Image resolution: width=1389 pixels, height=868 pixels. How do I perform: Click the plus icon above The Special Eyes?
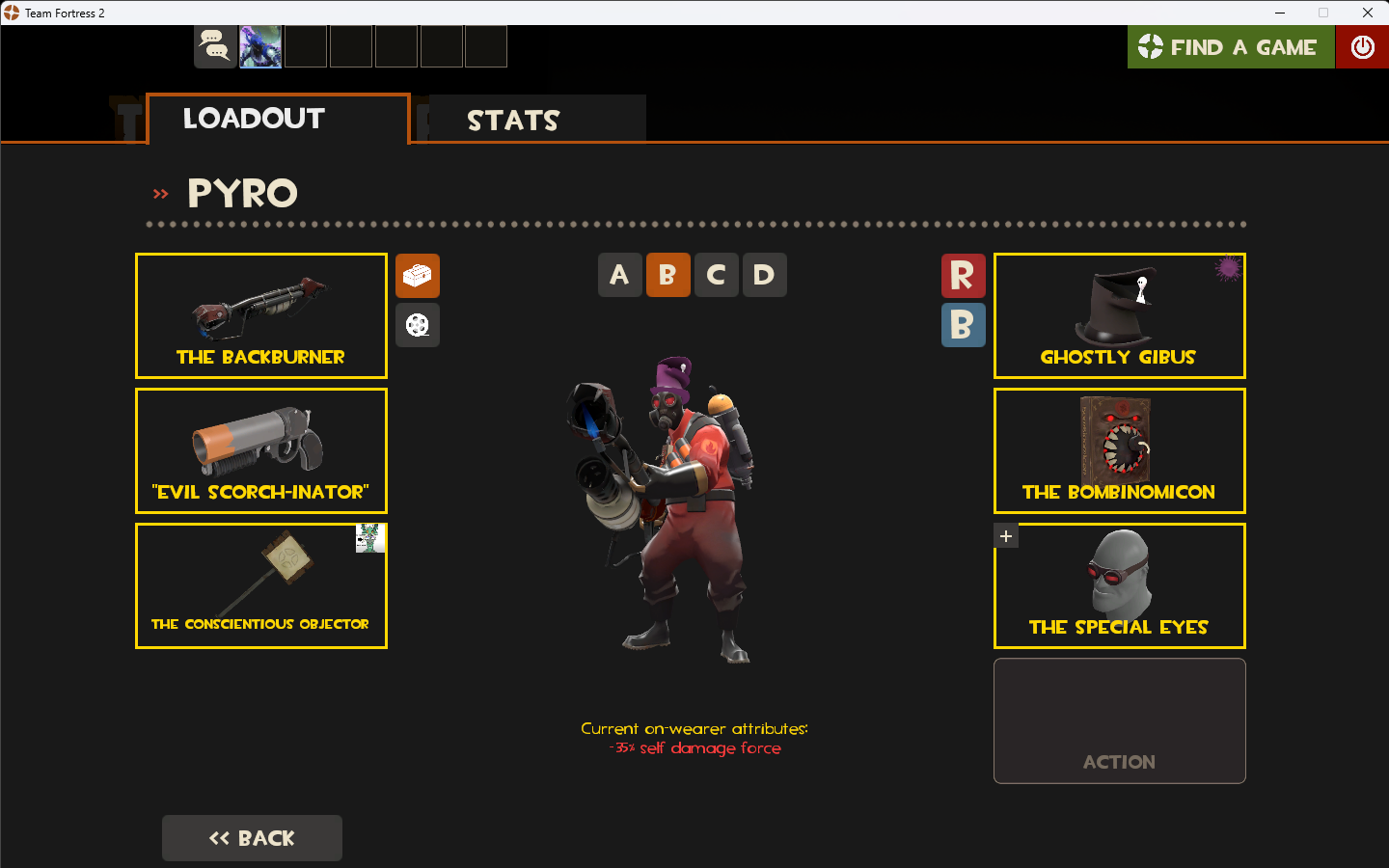1006,535
